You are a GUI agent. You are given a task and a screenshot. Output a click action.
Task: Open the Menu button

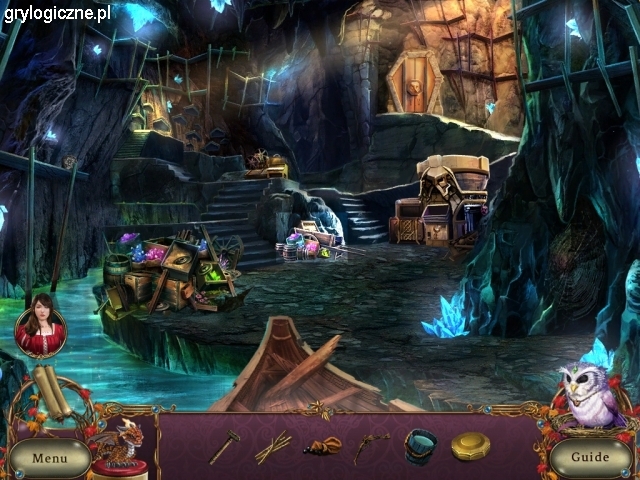click(48, 458)
